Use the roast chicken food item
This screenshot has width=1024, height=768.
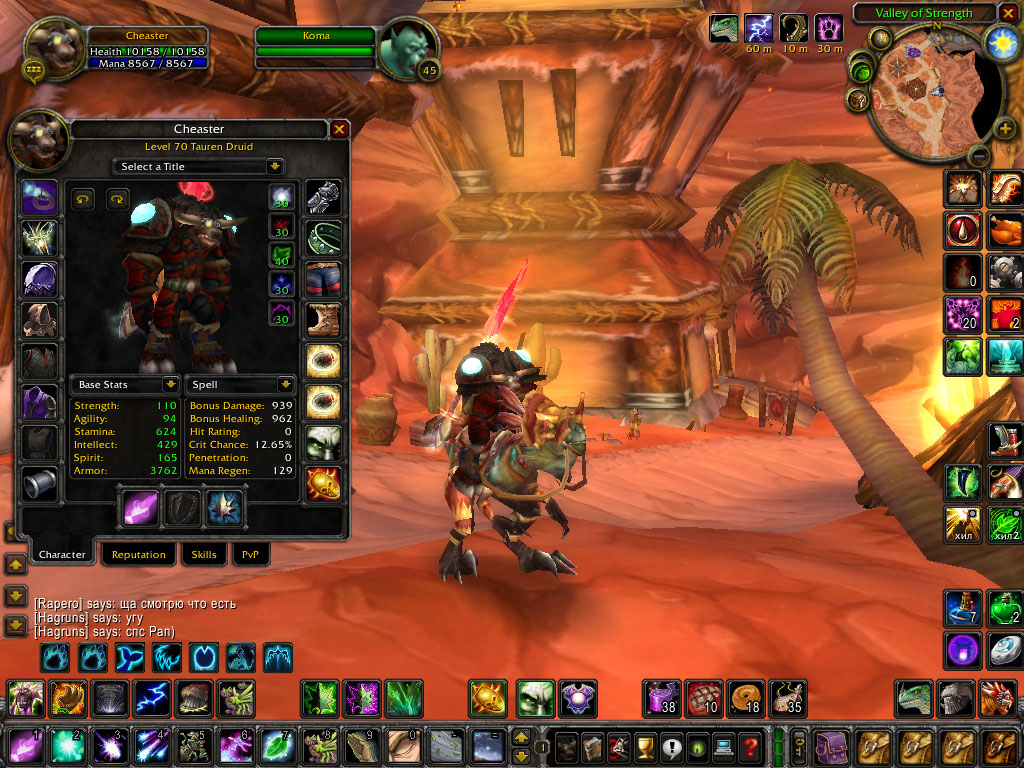(x=1004, y=231)
